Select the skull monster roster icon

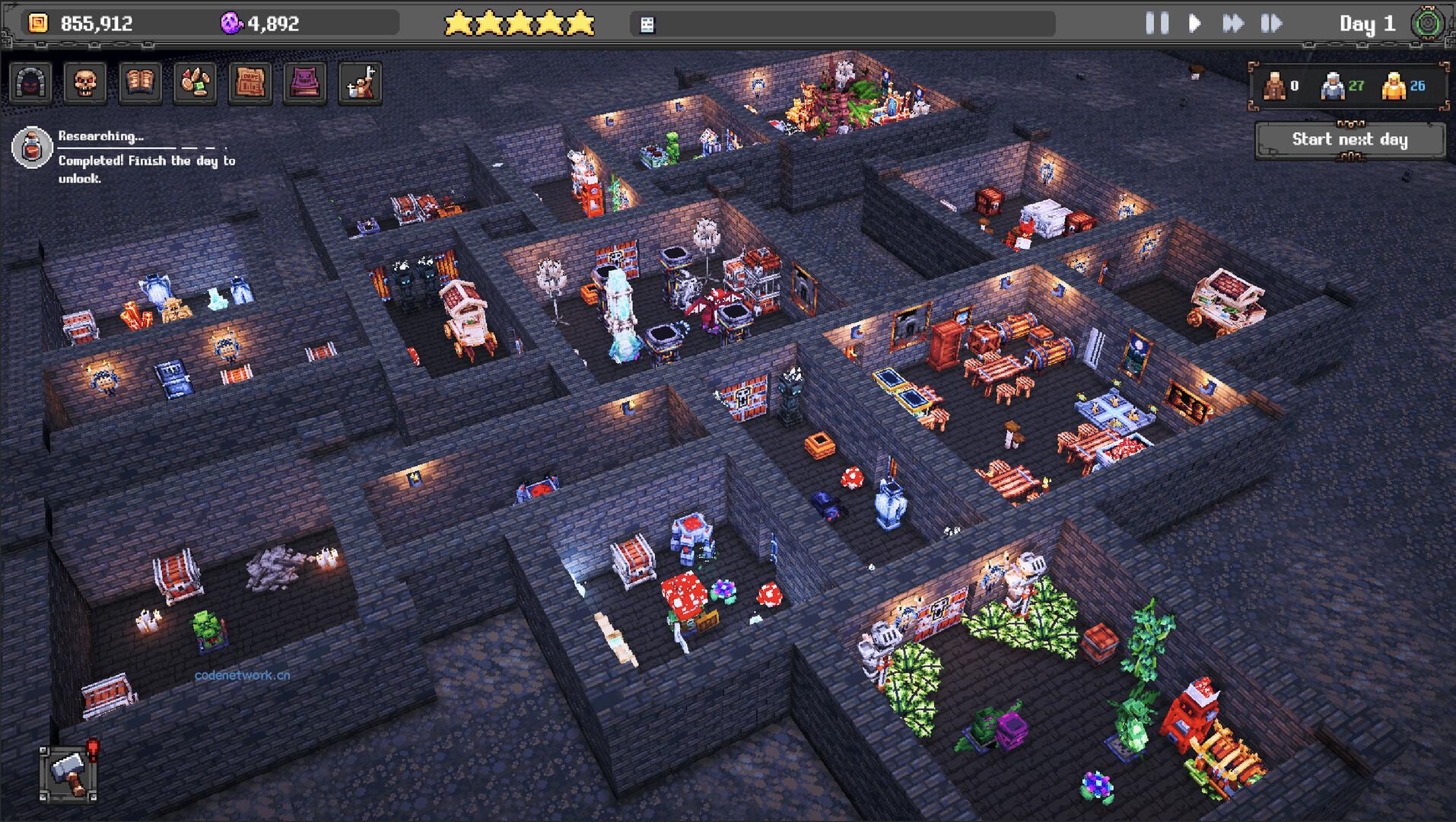pos(84,82)
